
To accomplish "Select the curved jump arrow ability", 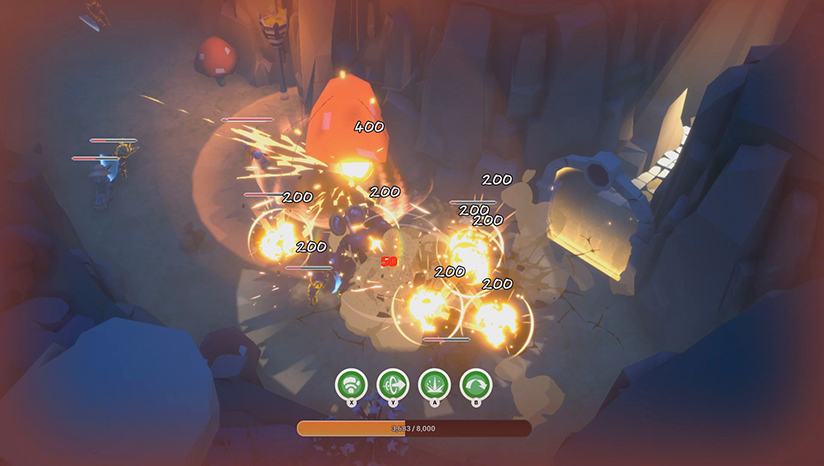I will pos(475,383).
